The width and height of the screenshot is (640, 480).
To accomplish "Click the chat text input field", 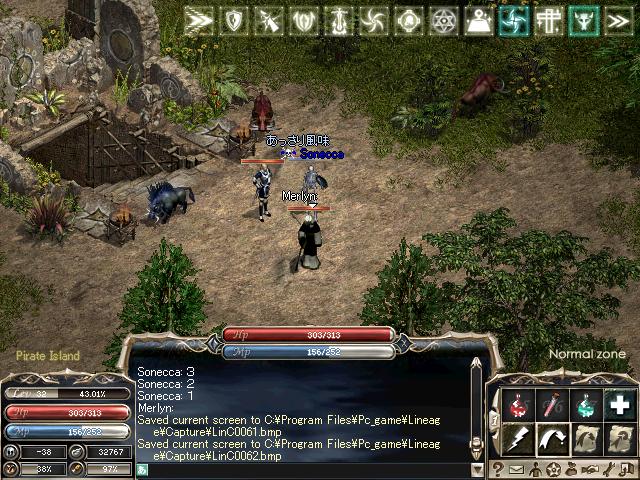I will click(300, 468).
